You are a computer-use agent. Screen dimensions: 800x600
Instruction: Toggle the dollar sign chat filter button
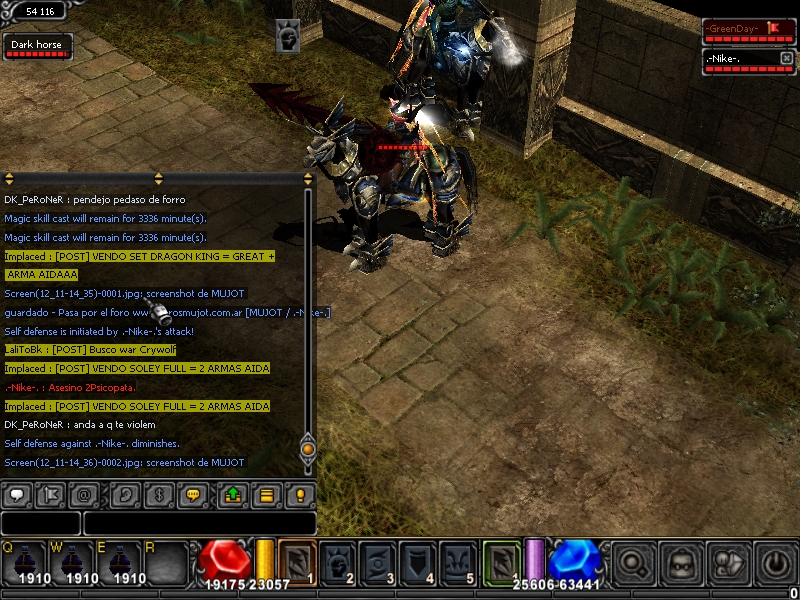tap(156, 495)
